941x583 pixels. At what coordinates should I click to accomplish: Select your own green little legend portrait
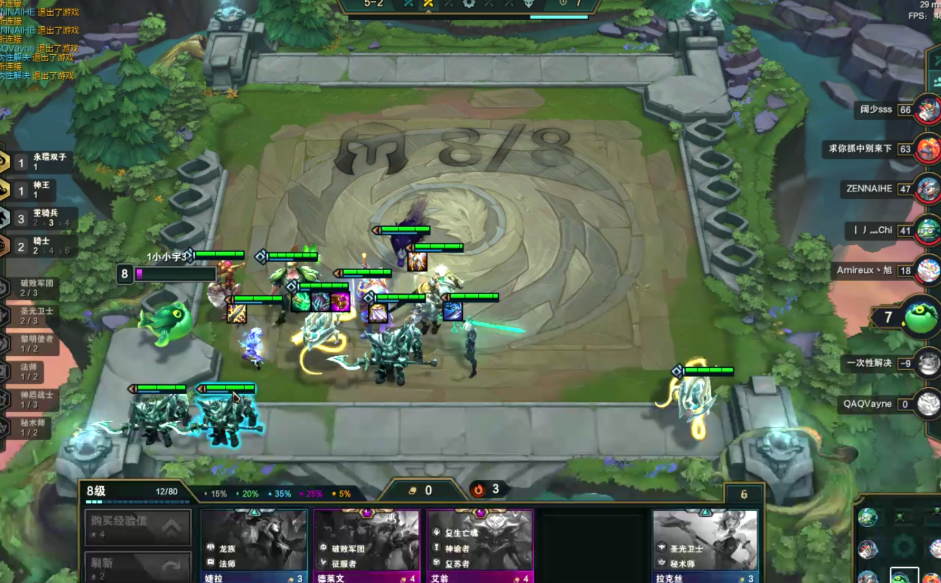click(x=920, y=318)
